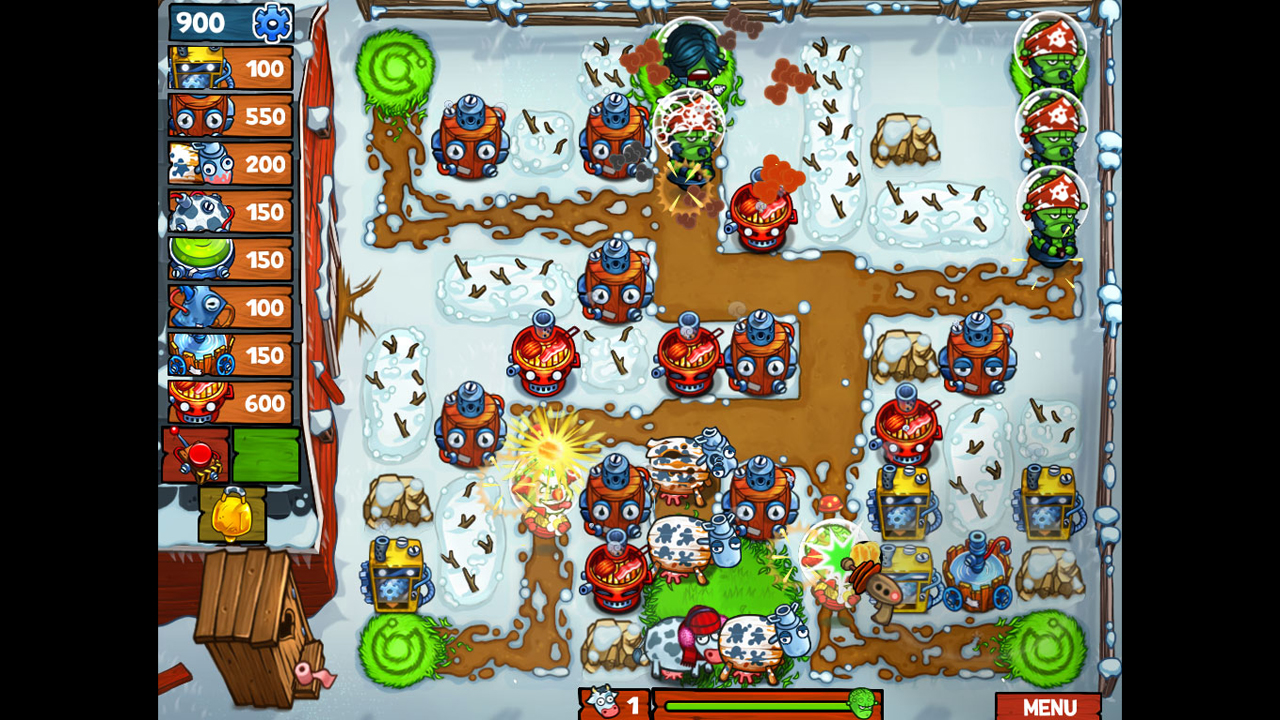
Task: Click the cow head counter icon
Action: point(601,700)
